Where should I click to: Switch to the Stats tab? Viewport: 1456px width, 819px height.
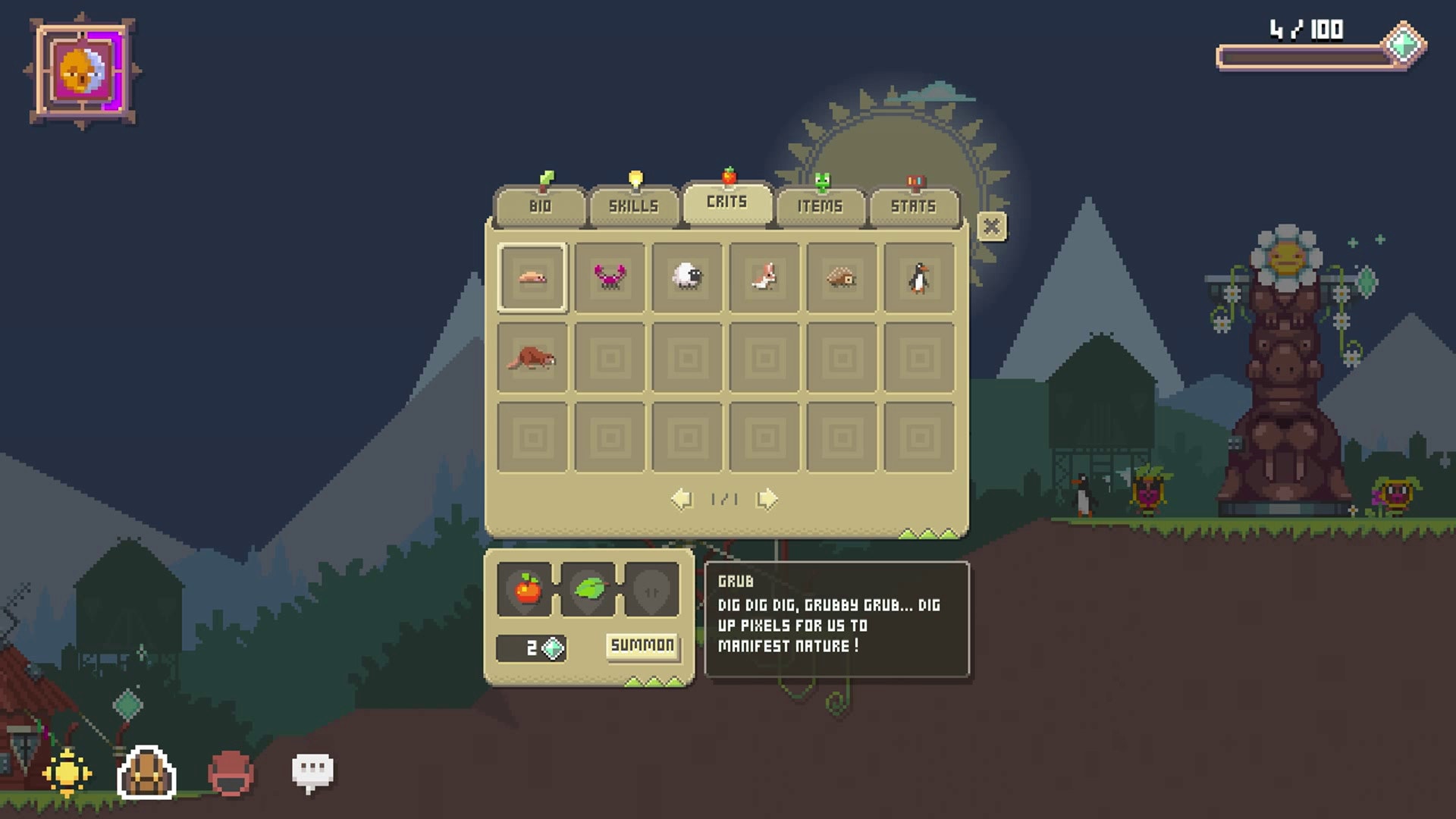pyautogui.click(x=913, y=206)
